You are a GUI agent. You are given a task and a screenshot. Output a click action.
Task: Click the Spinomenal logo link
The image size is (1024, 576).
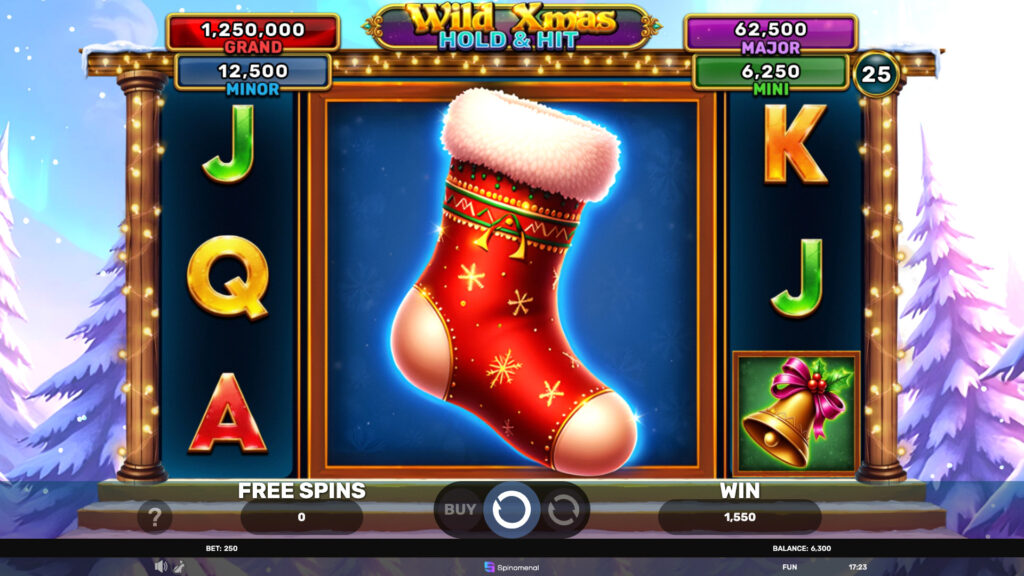click(x=511, y=567)
